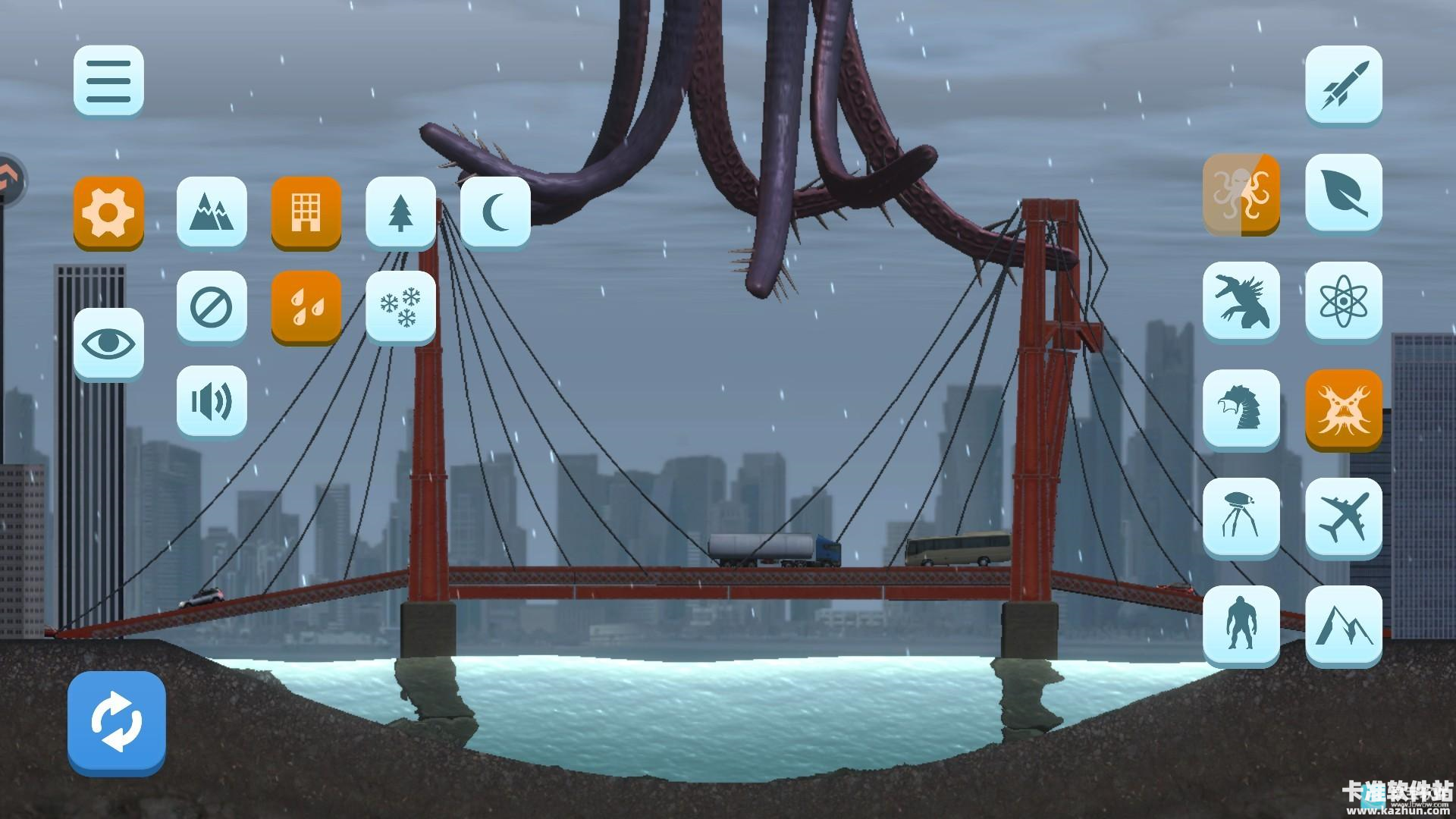Select the mountains scenery option
The image size is (1456, 819).
pos(212,212)
